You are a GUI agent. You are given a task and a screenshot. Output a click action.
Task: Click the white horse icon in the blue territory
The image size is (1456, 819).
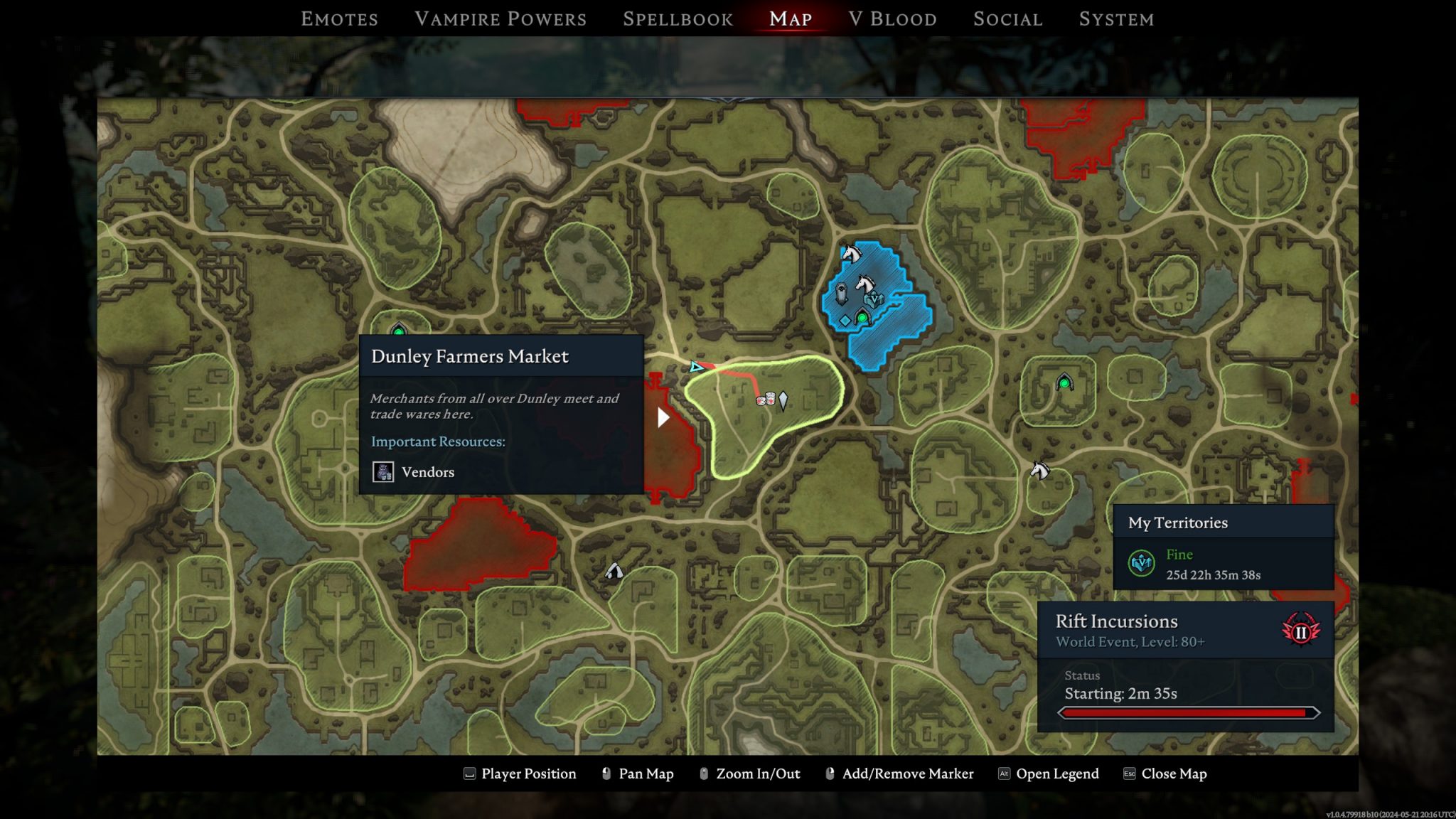tap(865, 284)
